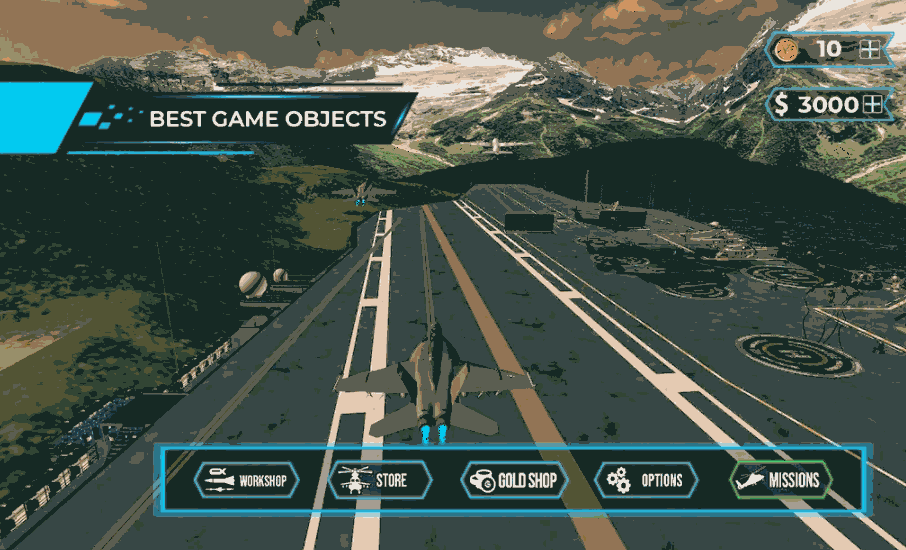Open the Gold Shop

(x=514, y=480)
